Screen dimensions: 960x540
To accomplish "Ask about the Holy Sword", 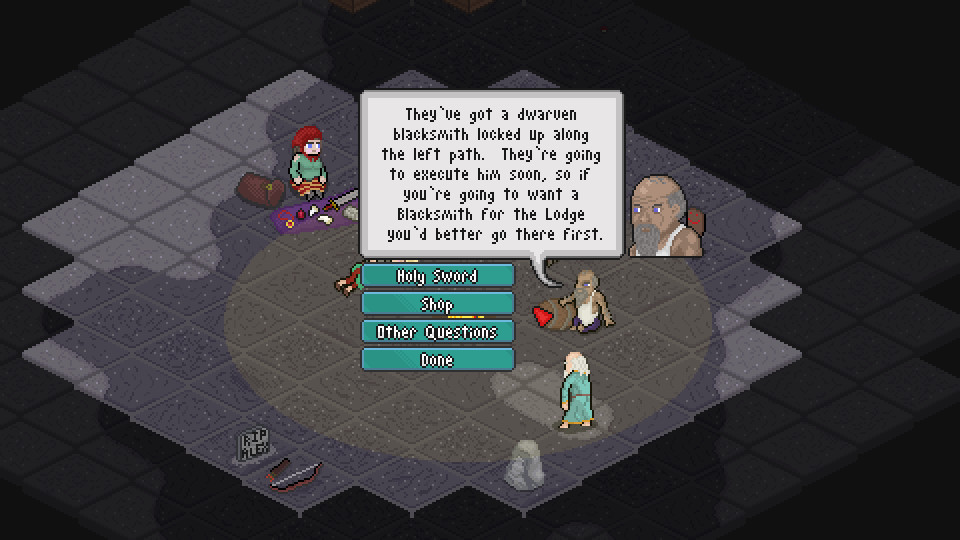I will coord(437,276).
